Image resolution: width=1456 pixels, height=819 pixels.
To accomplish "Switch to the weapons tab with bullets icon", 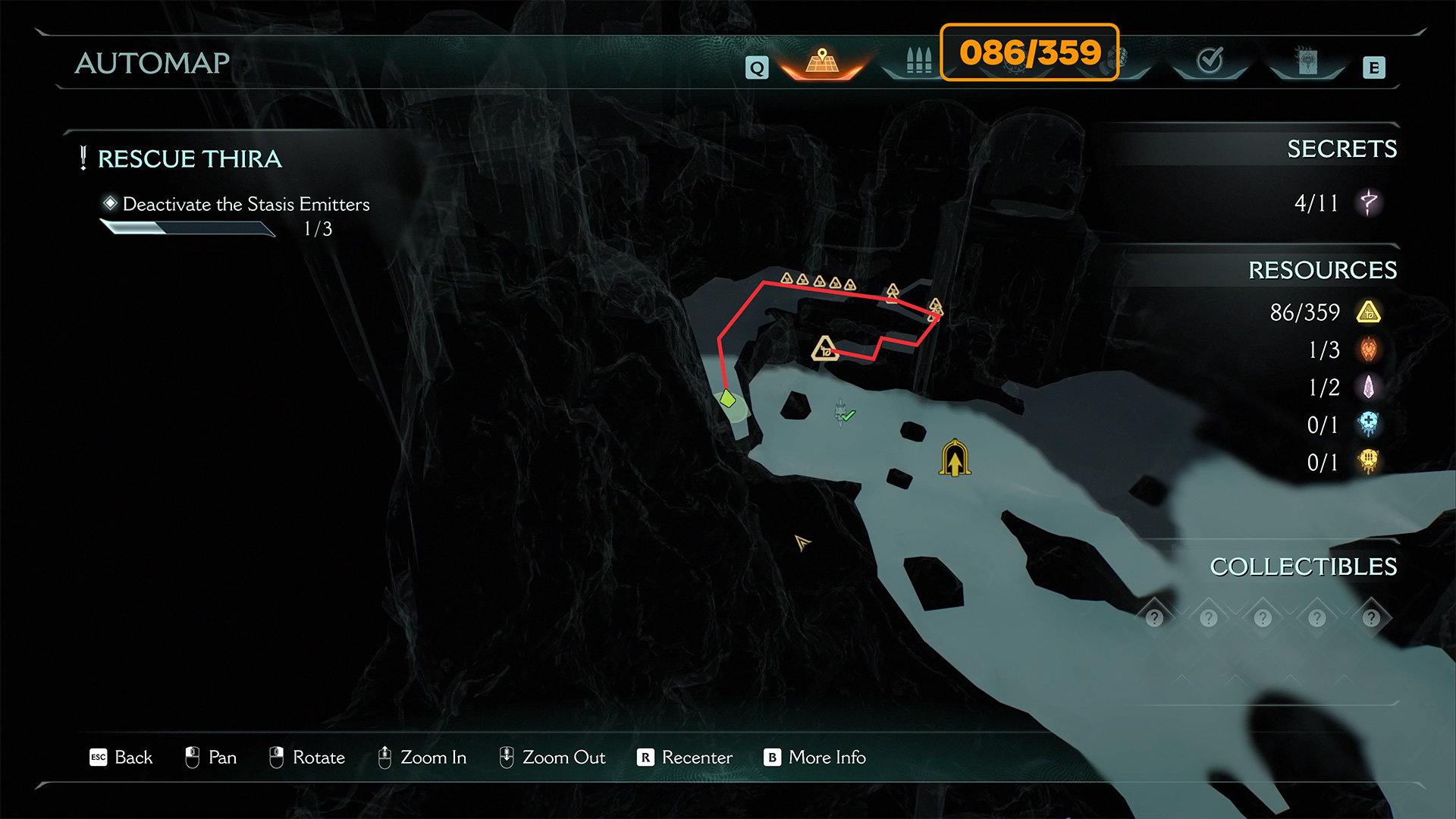I will (x=918, y=61).
